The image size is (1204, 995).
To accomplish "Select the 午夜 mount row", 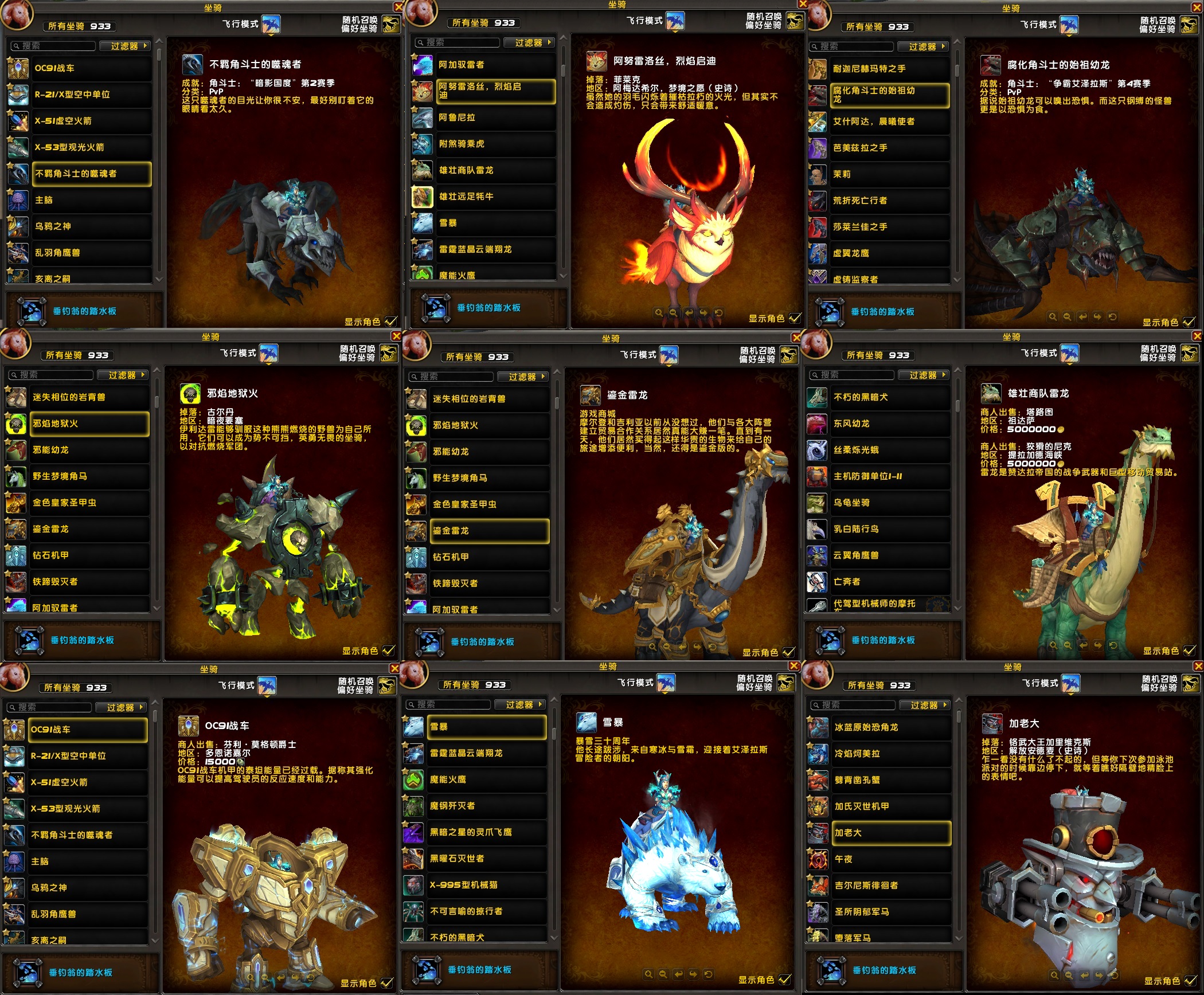I will point(892,859).
